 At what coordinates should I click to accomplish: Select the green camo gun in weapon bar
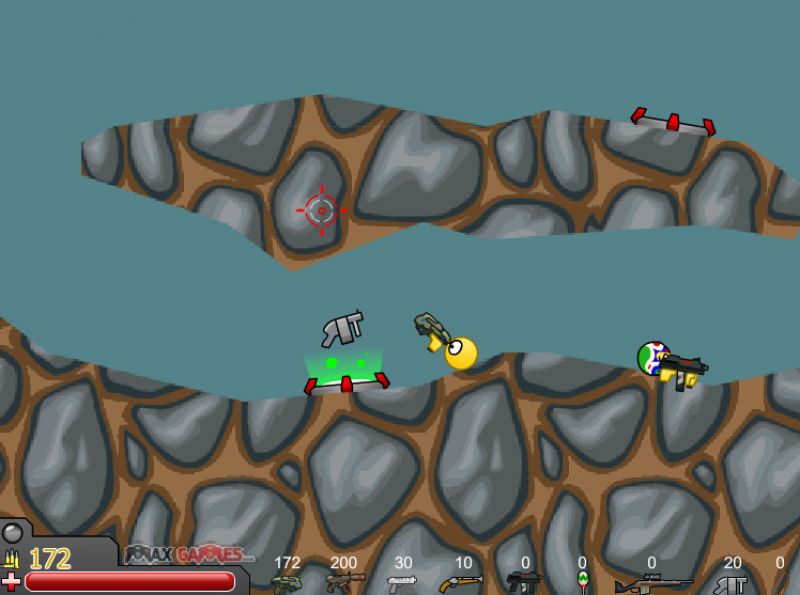[286, 582]
